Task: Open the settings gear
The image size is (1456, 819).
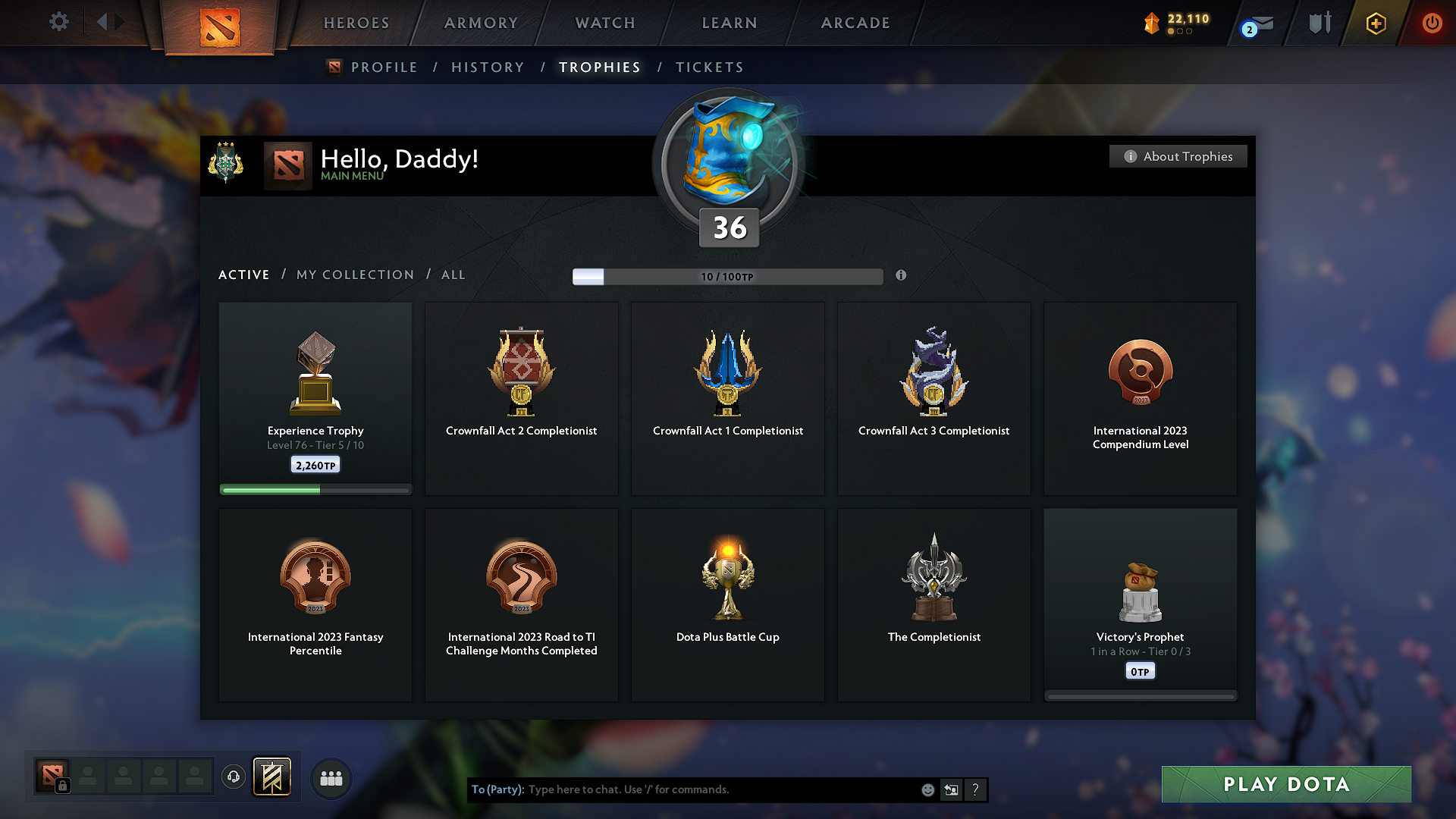Action: pyautogui.click(x=58, y=23)
